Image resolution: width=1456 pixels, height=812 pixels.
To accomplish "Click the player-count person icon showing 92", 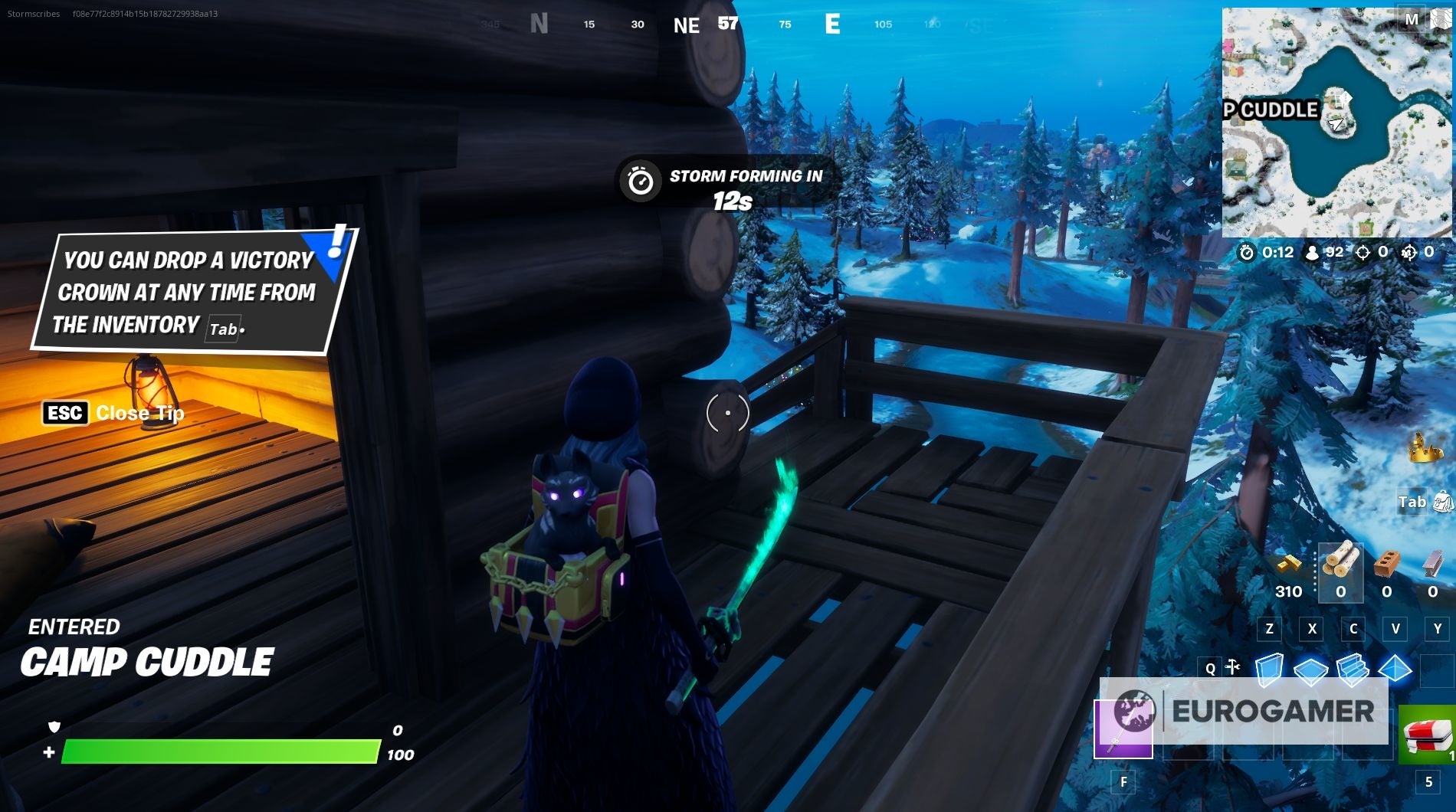I will tap(1313, 253).
